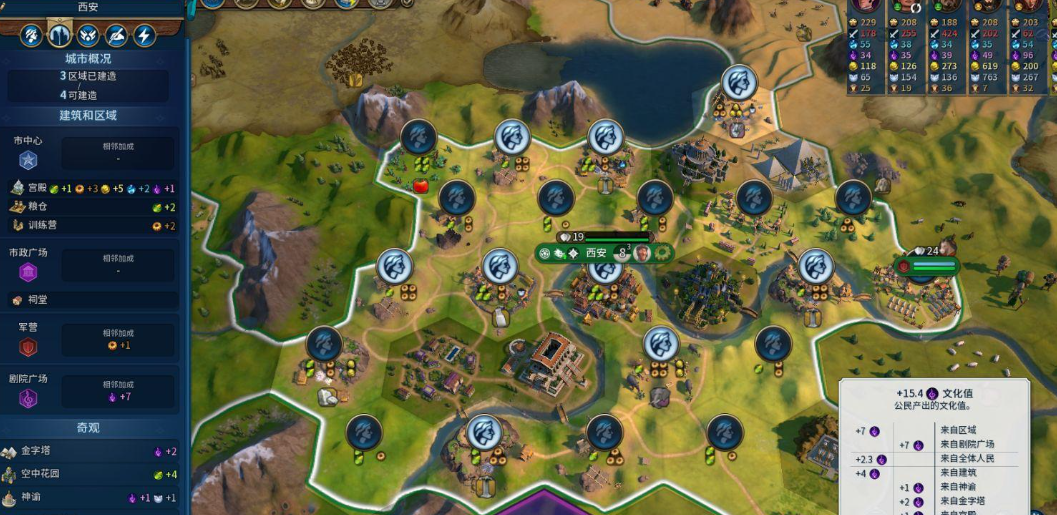Choose the 空中花园 wonder entry

[90, 474]
